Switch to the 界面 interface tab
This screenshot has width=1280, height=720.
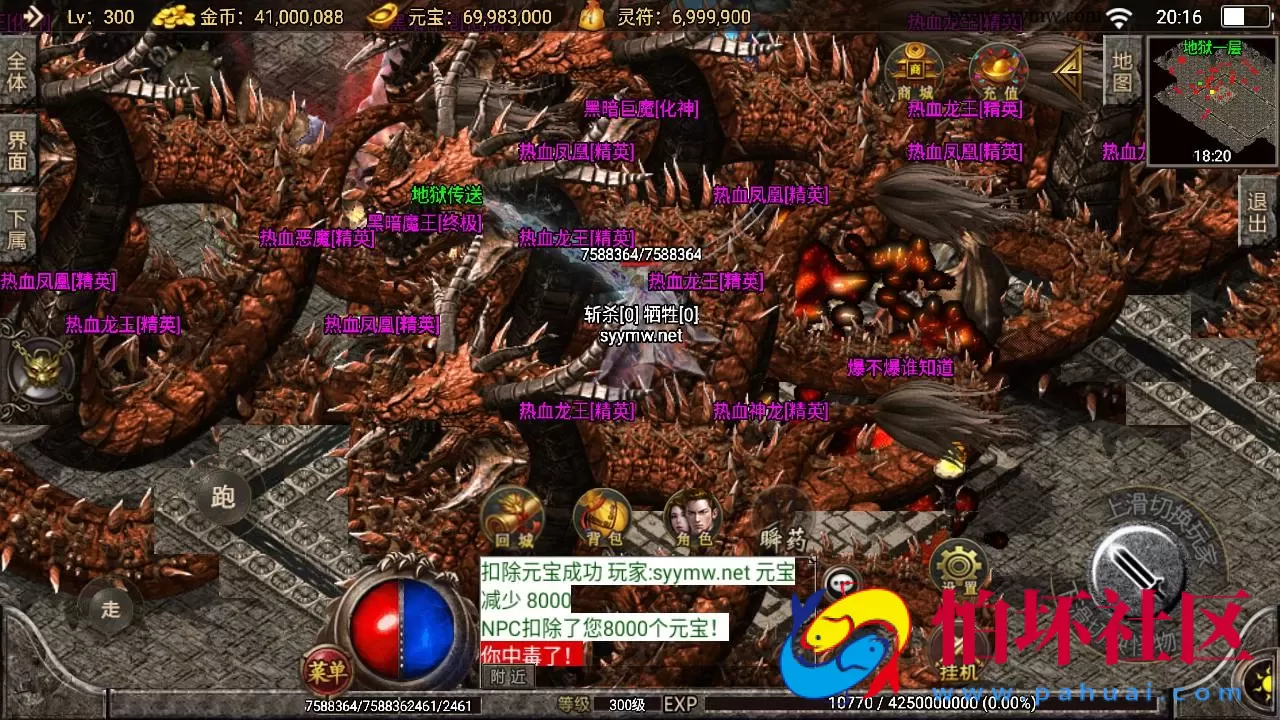point(19,150)
